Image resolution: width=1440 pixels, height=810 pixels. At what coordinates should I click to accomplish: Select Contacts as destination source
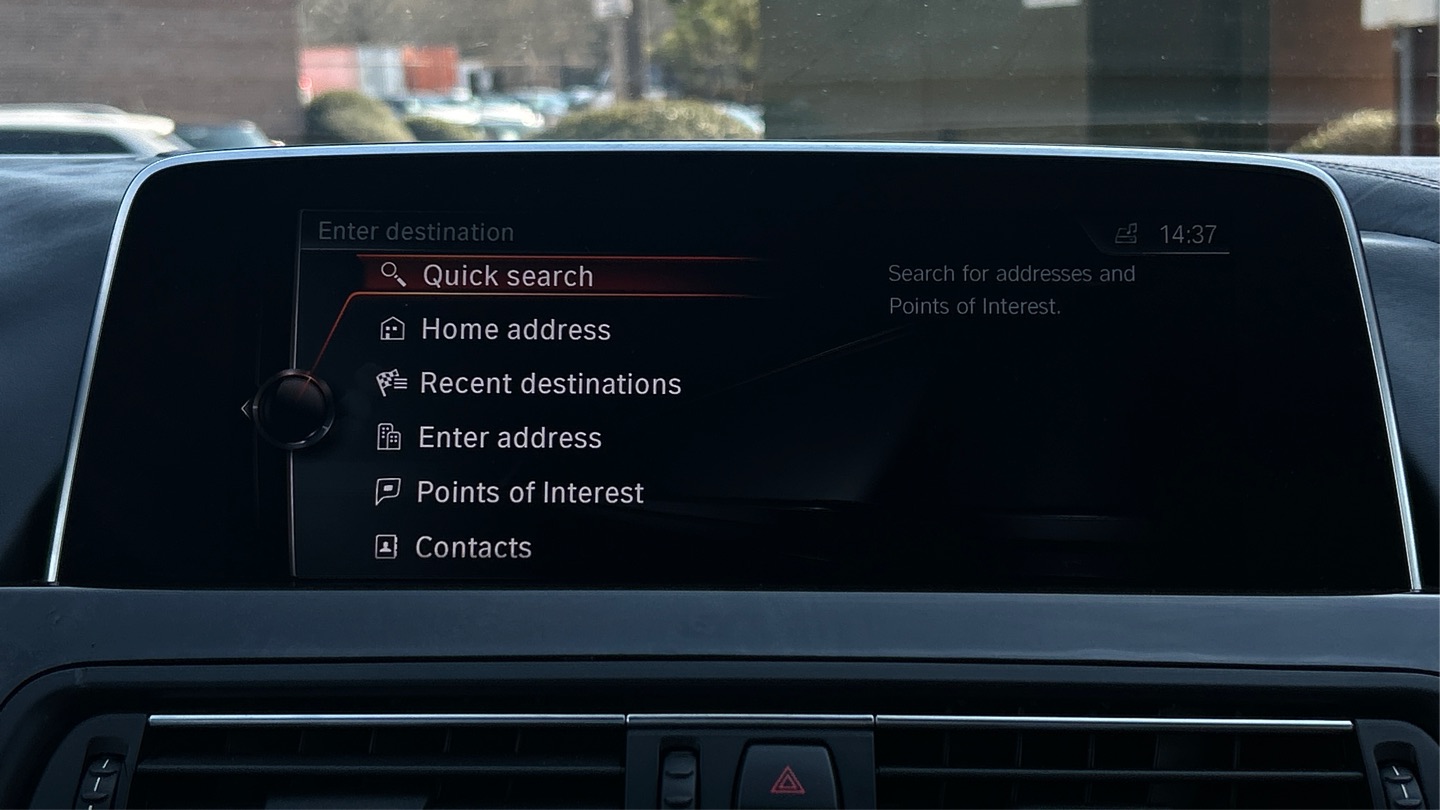(x=472, y=547)
